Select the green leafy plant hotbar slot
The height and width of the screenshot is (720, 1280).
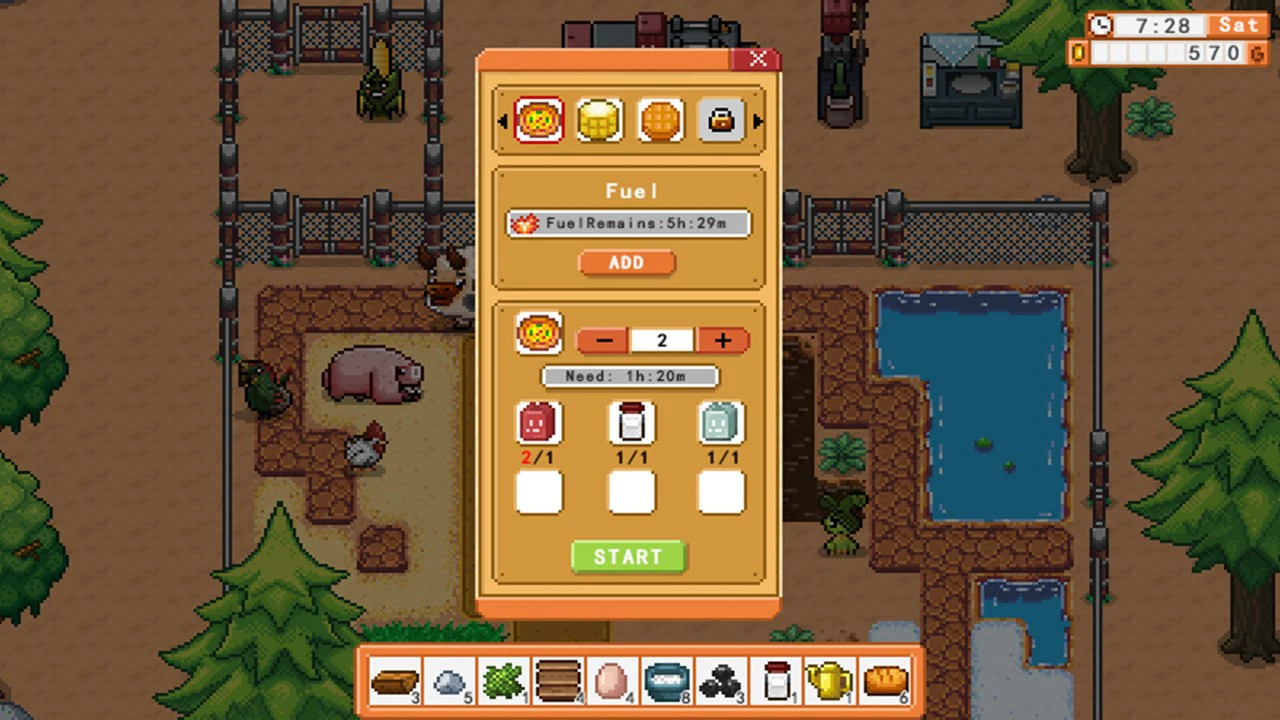[x=503, y=682]
